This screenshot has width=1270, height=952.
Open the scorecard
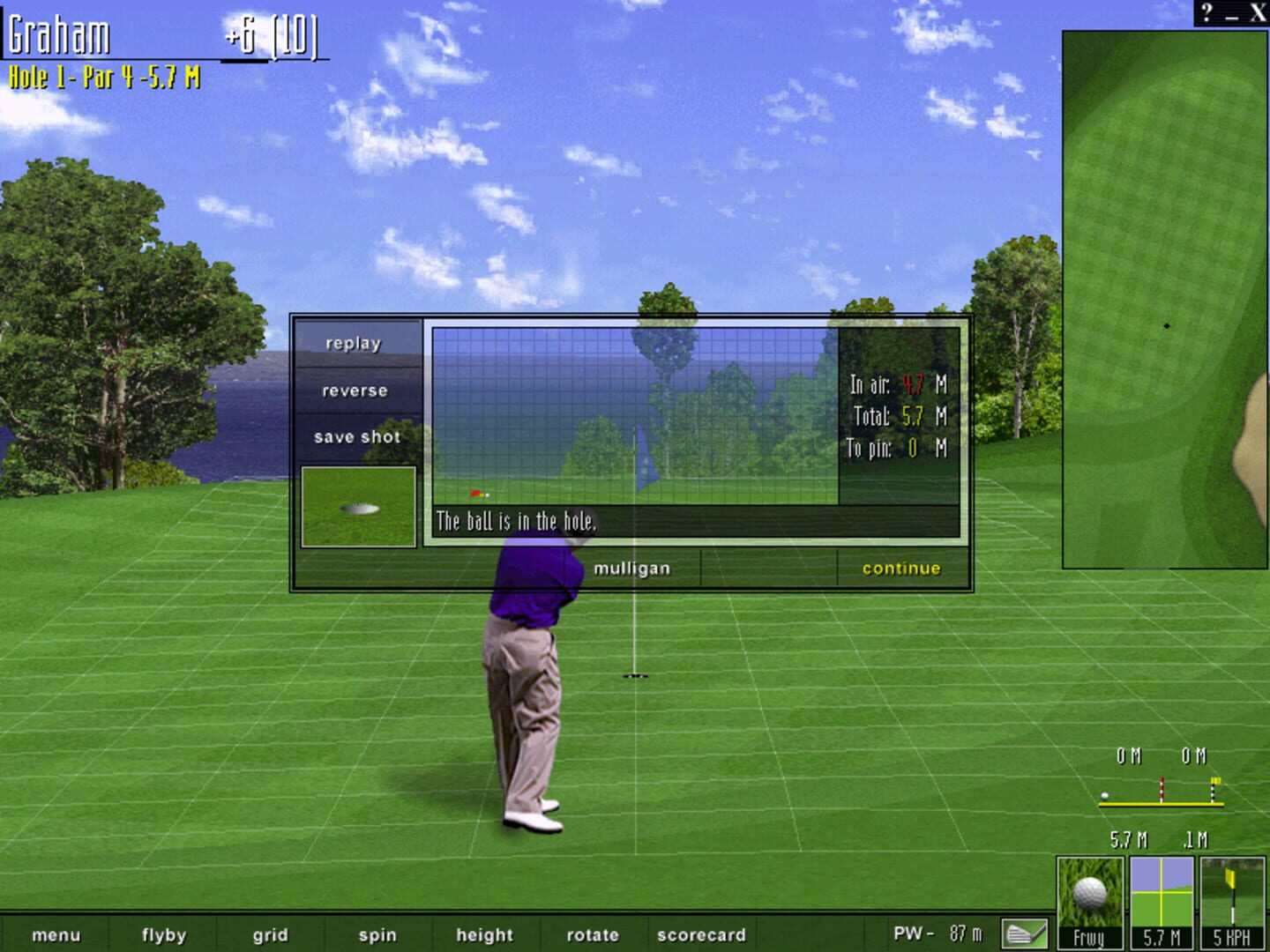(701, 935)
